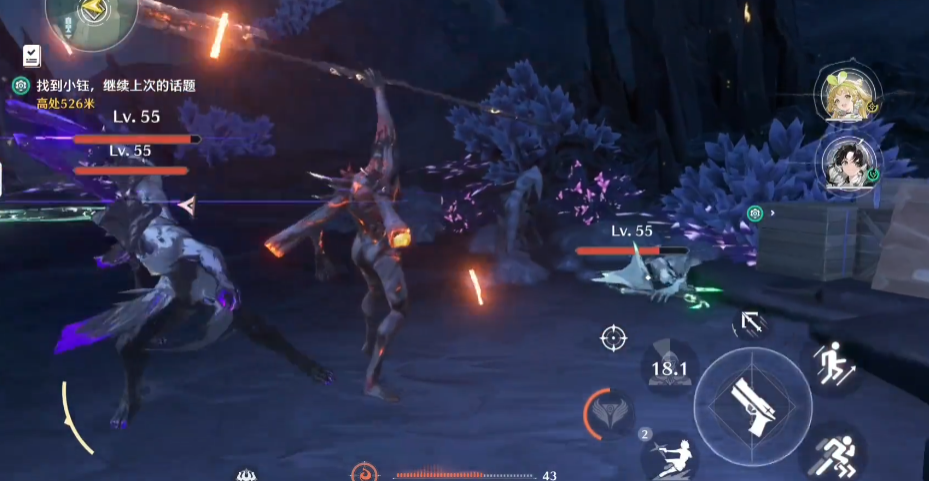
Task: Toggle the crosshair target lock
Action: click(613, 338)
